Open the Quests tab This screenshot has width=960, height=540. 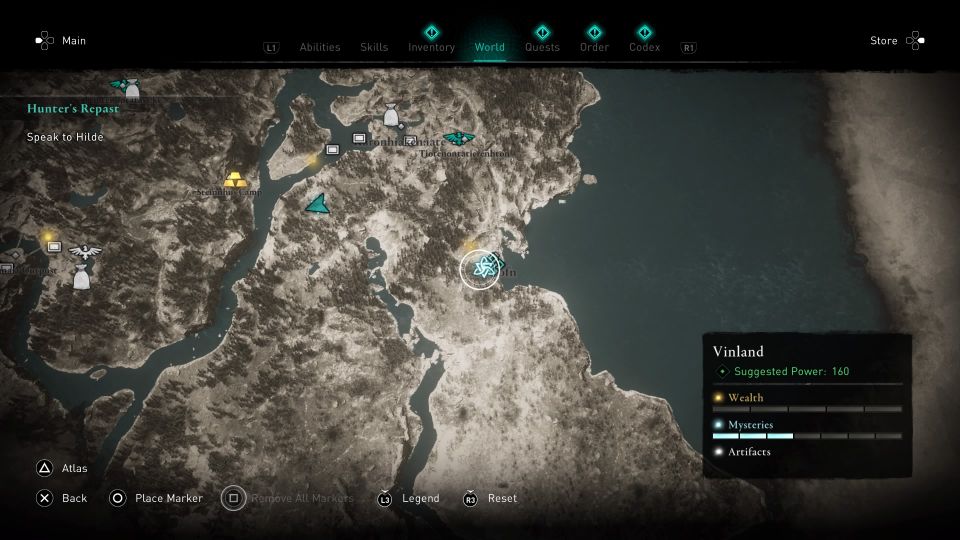click(x=542, y=47)
